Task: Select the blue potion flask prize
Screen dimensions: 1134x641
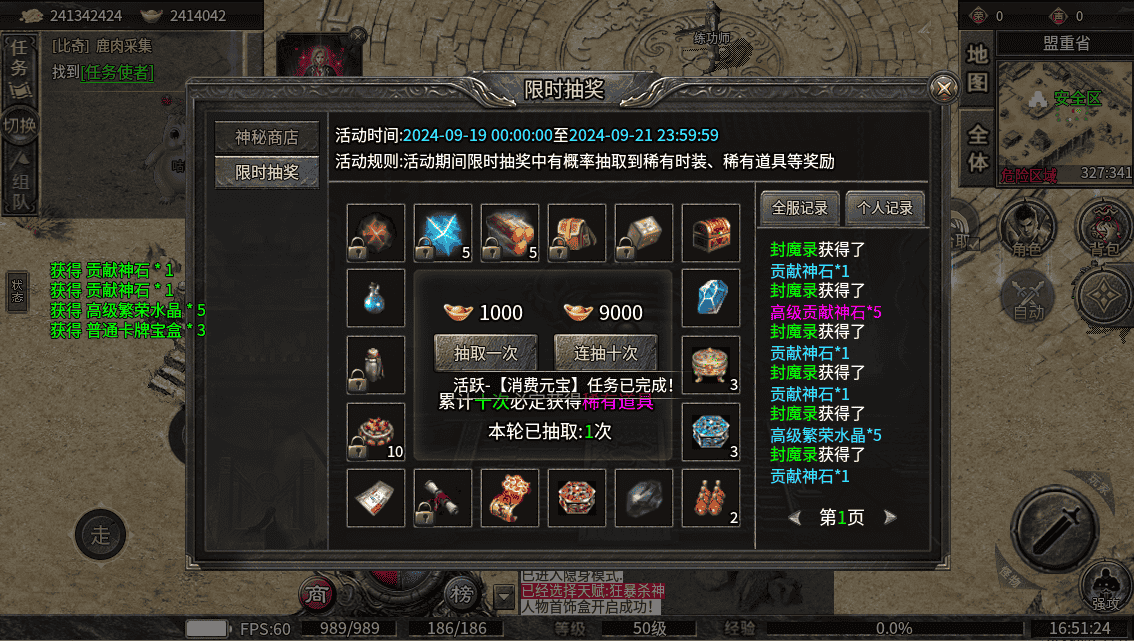Action: click(x=376, y=297)
